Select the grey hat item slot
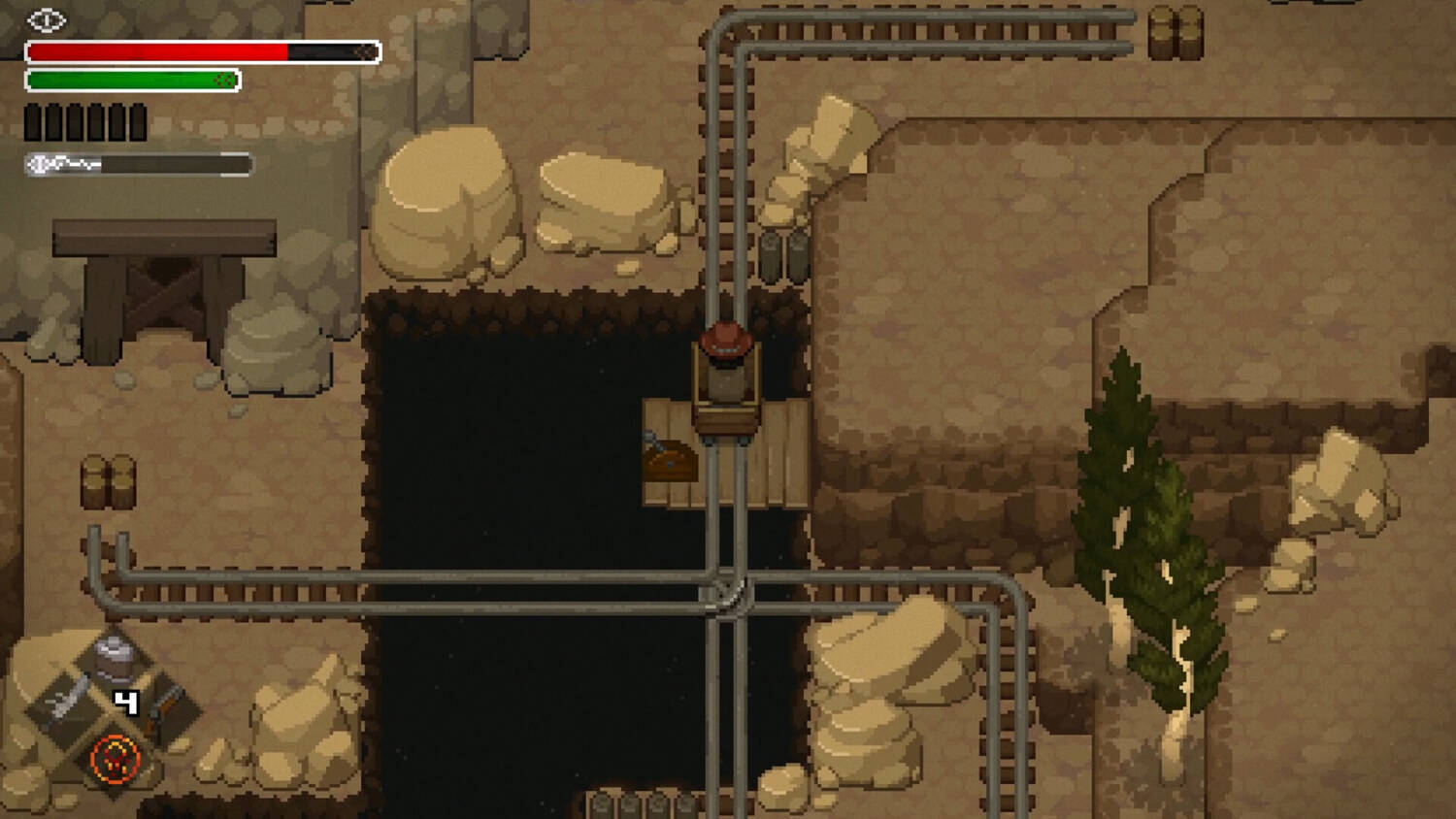 115,657
